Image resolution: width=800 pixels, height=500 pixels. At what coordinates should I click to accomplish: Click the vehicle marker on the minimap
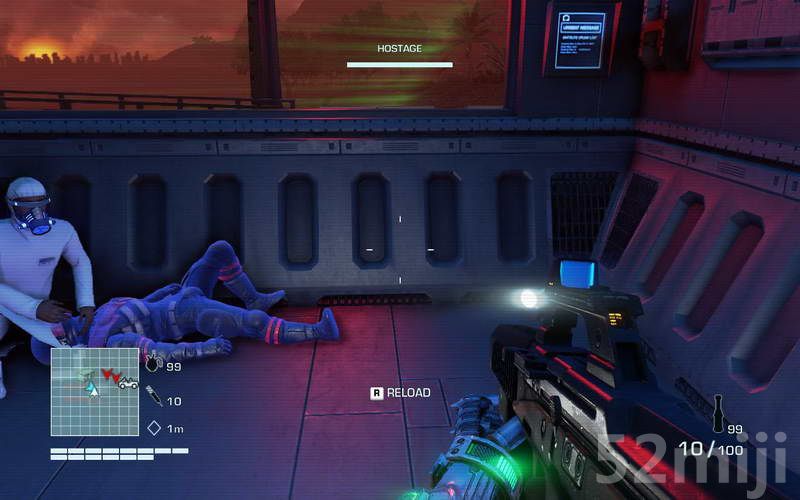pyautogui.click(x=127, y=382)
